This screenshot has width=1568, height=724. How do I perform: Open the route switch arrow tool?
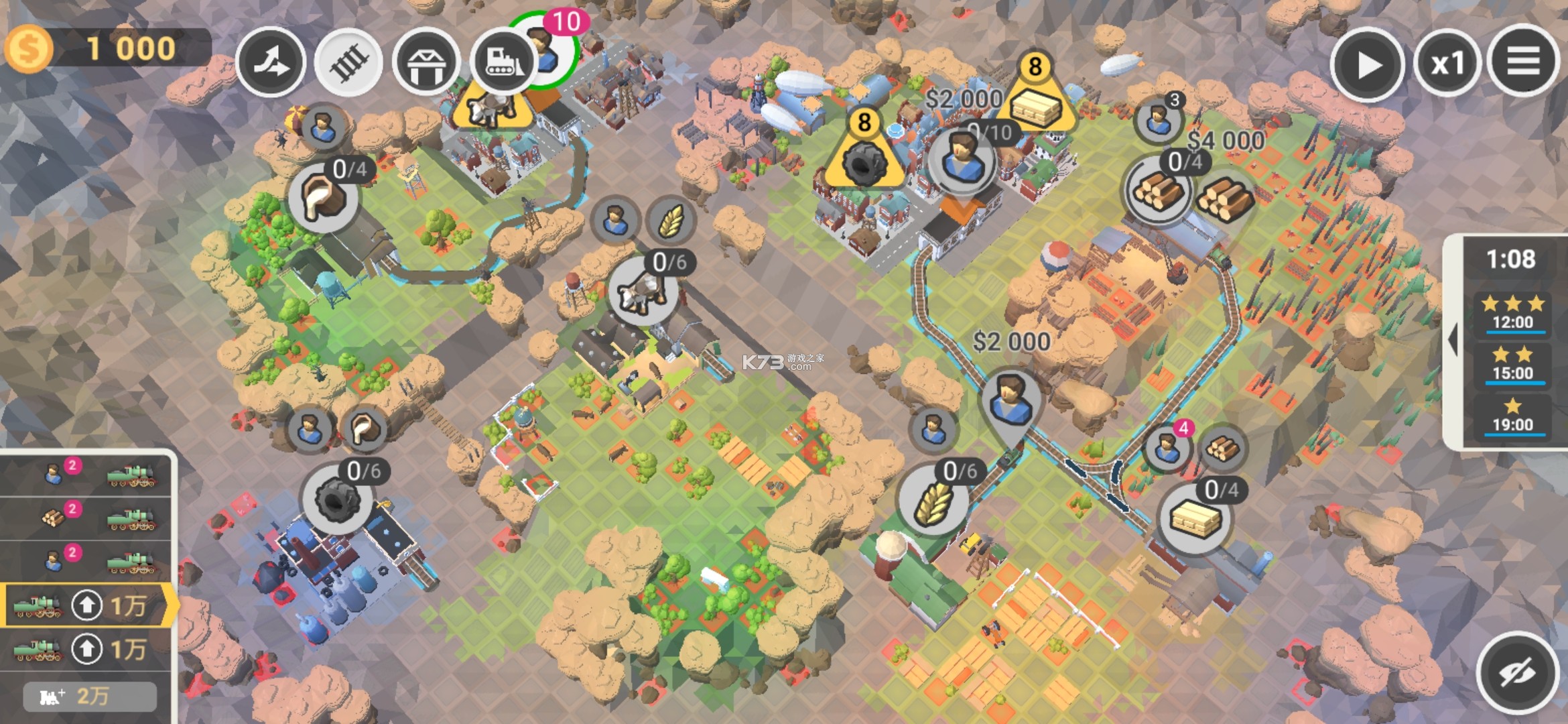(271, 62)
